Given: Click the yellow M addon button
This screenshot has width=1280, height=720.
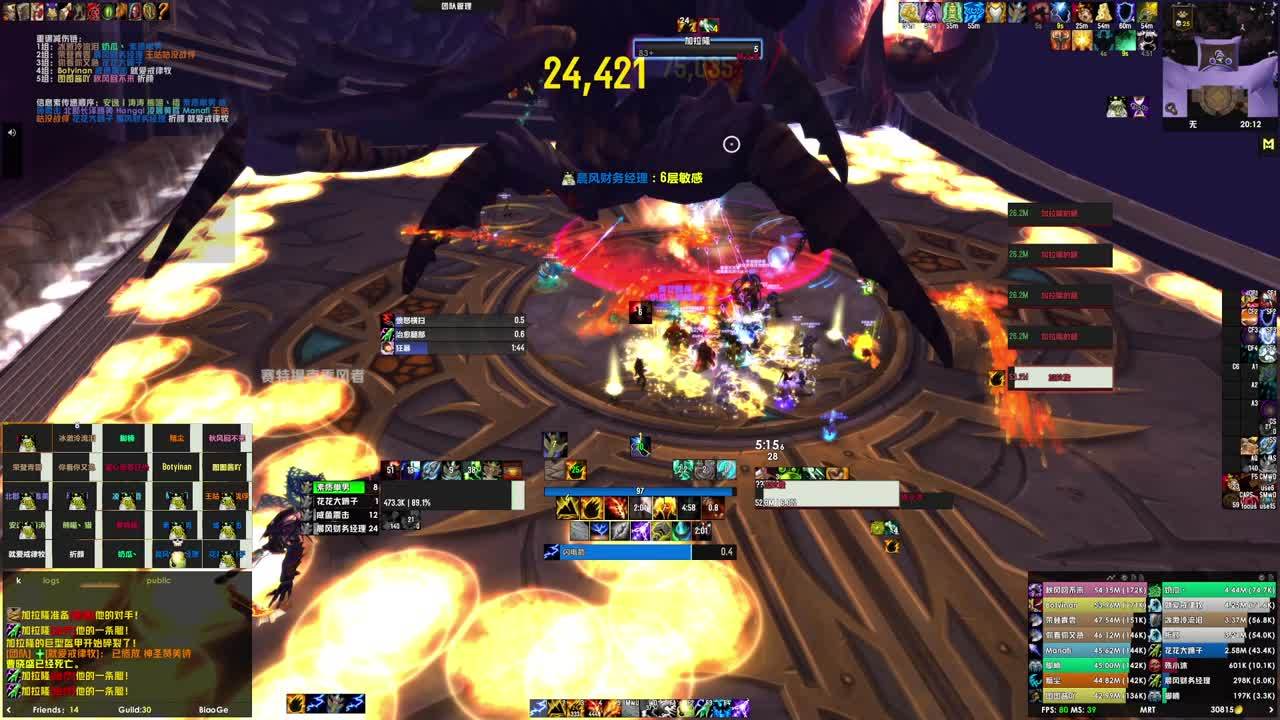Looking at the screenshot, I should tap(1268, 145).
